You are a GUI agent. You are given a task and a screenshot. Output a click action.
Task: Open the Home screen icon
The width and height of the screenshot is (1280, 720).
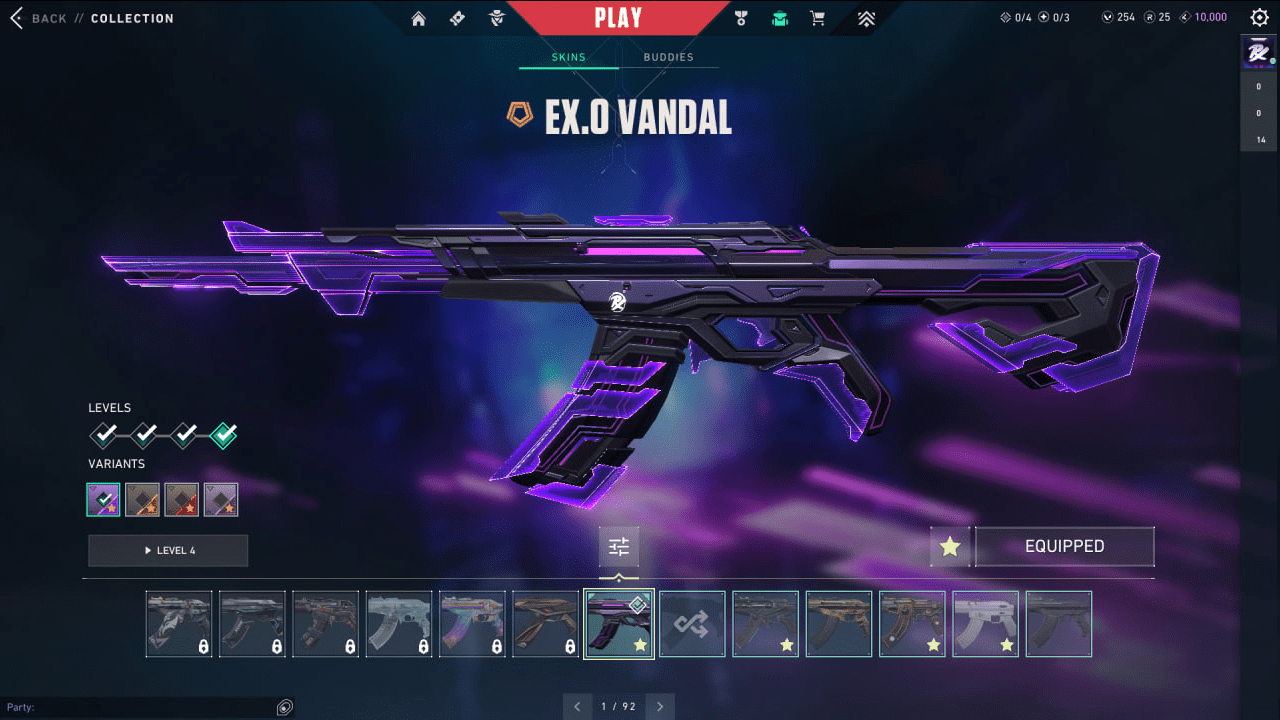coord(418,17)
